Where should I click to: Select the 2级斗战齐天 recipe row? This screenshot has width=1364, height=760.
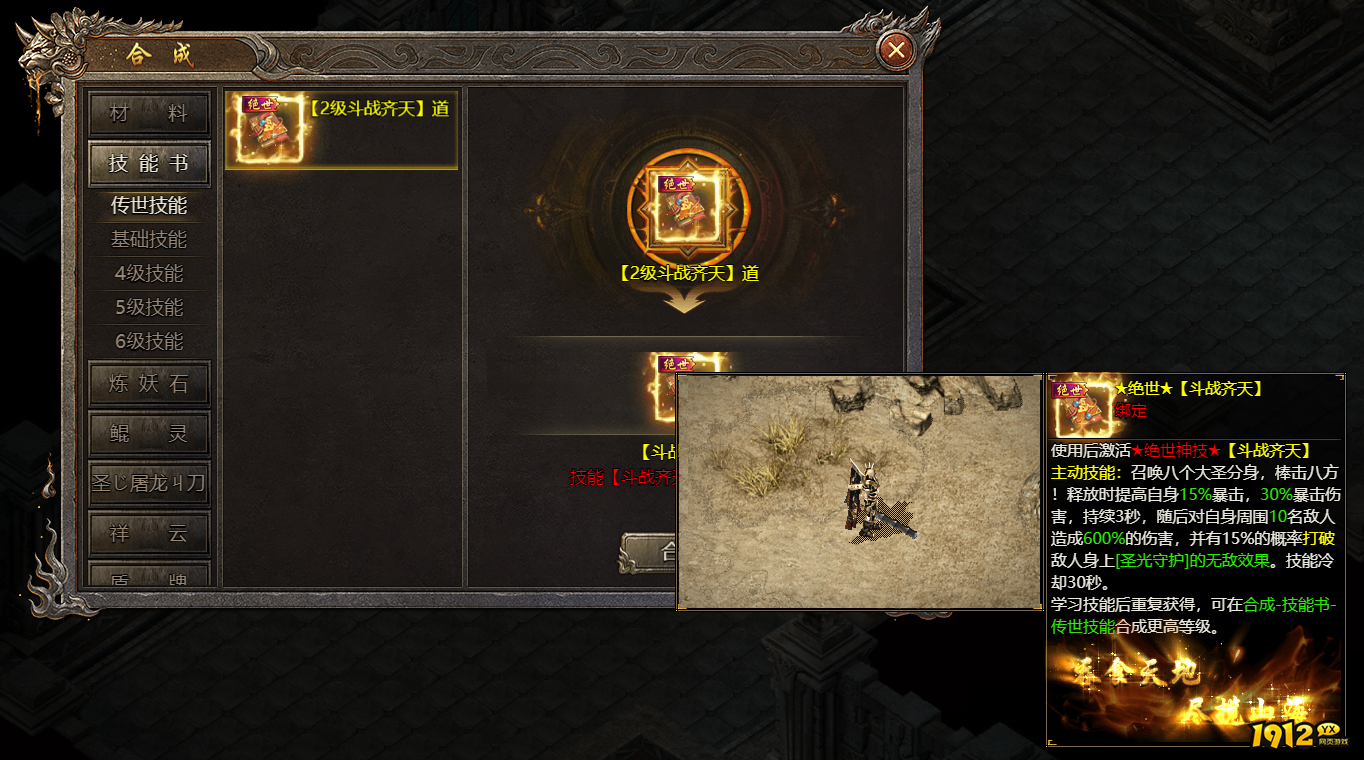(x=341, y=130)
